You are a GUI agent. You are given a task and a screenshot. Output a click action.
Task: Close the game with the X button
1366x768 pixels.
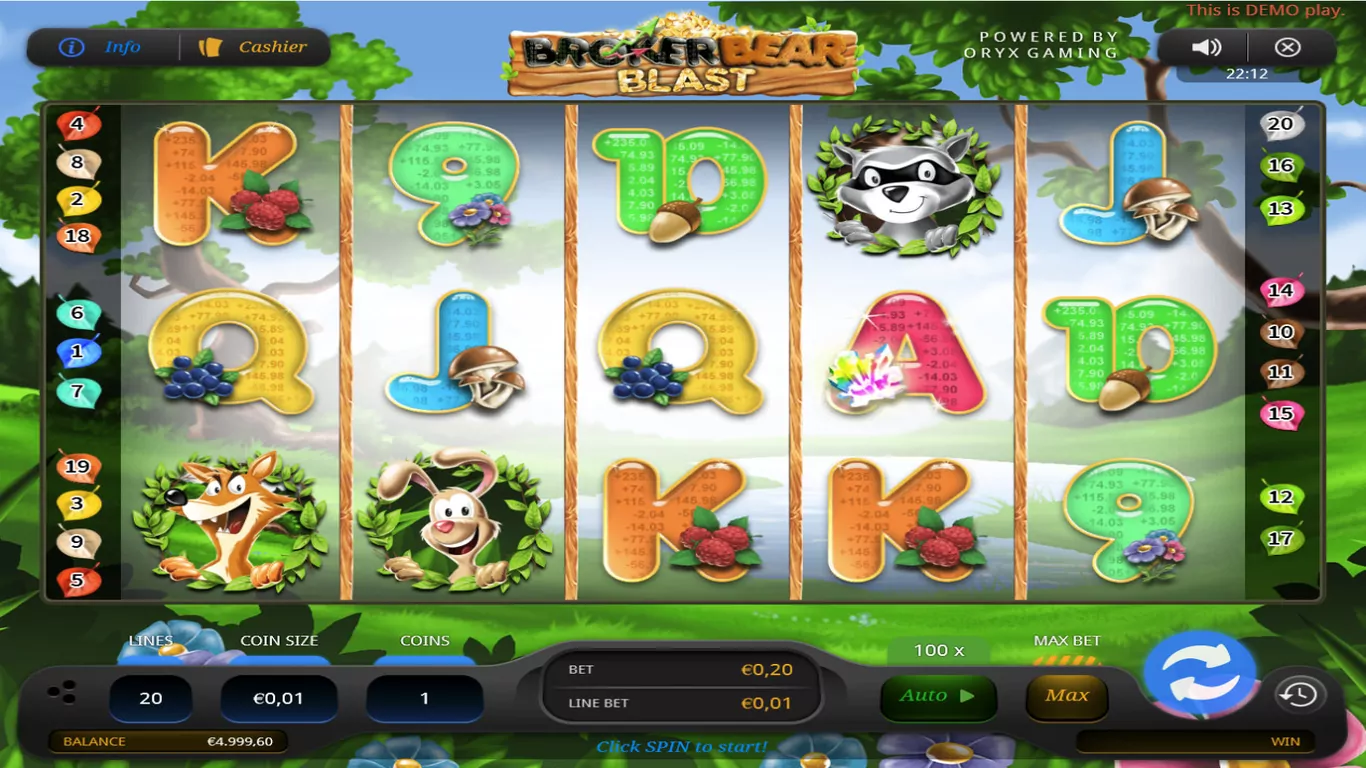pos(1288,47)
